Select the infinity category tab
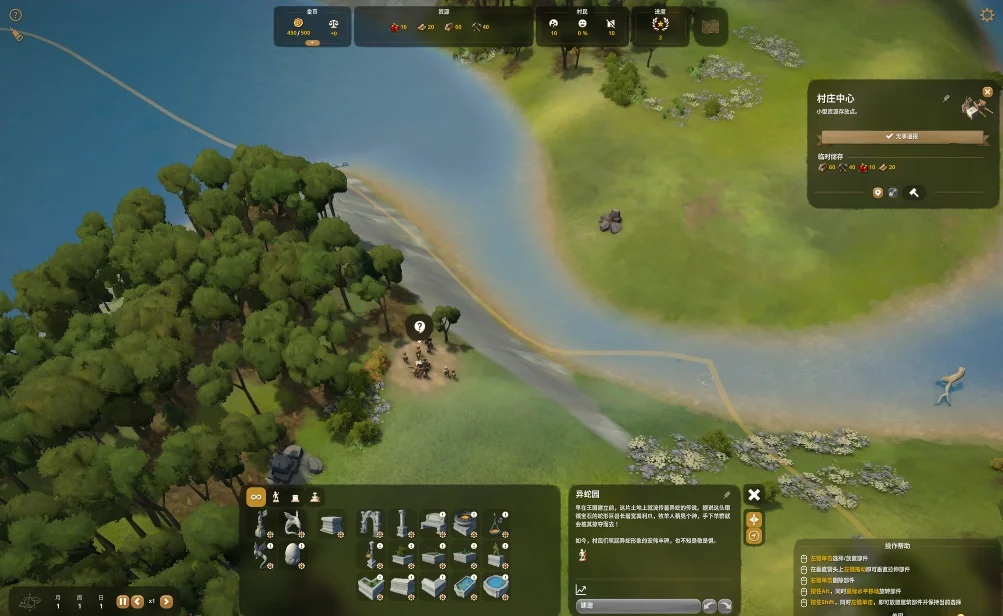This screenshot has width=1003, height=616. coord(256,497)
